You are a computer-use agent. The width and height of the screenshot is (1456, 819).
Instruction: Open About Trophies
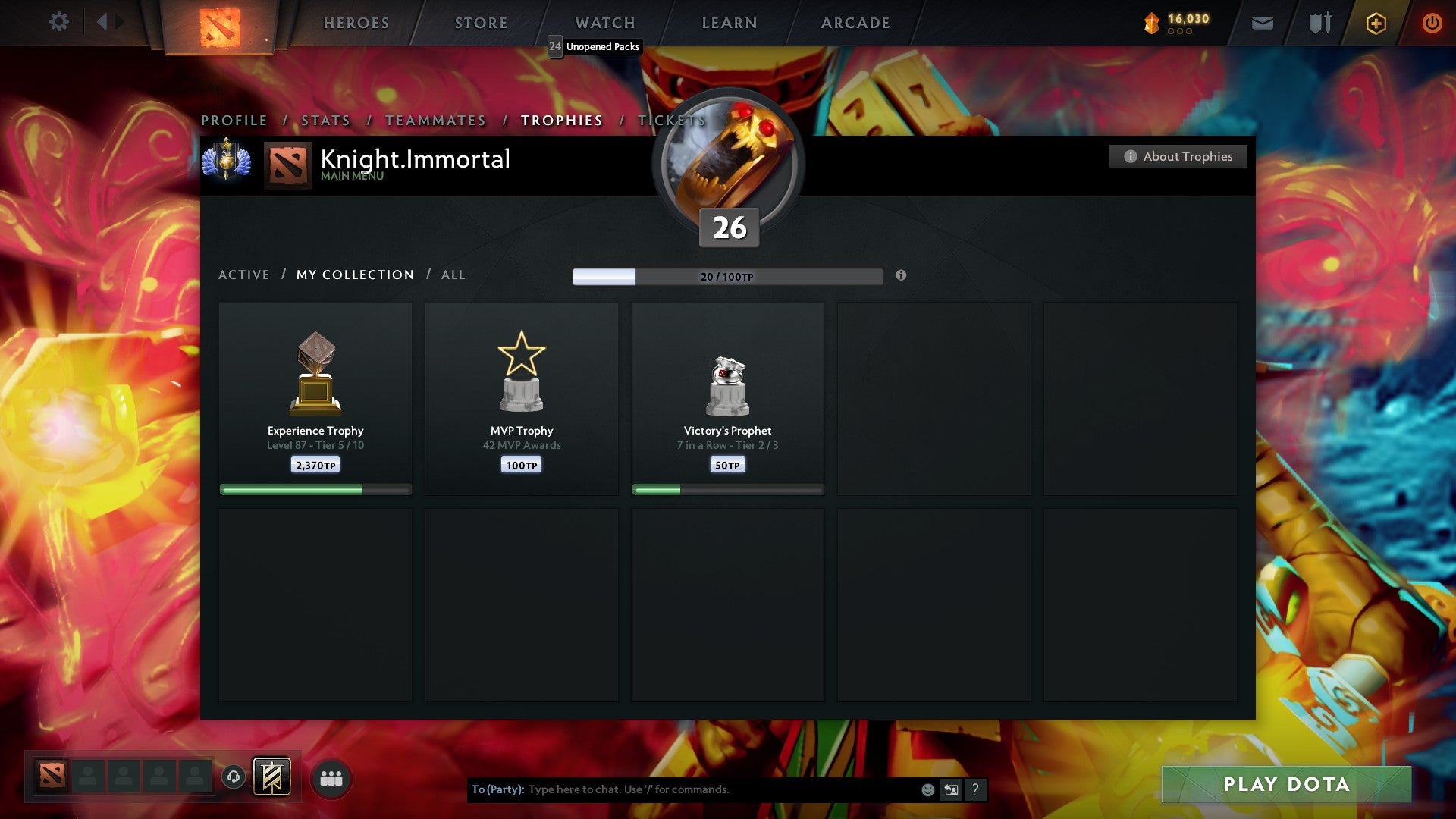click(x=1178, y=156)
